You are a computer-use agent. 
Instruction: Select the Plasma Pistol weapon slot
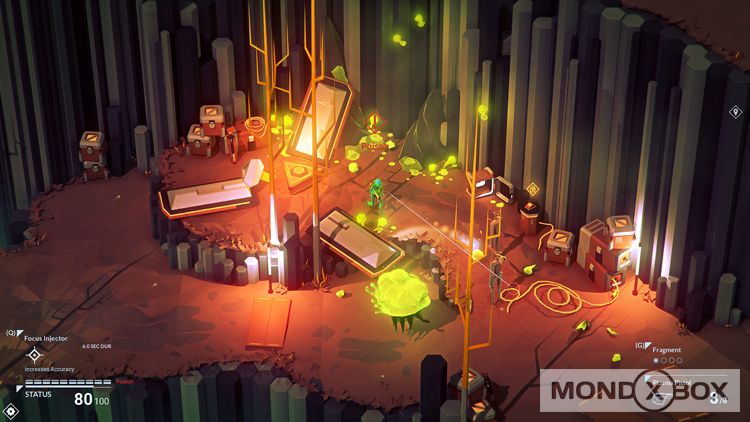[662, 396]
